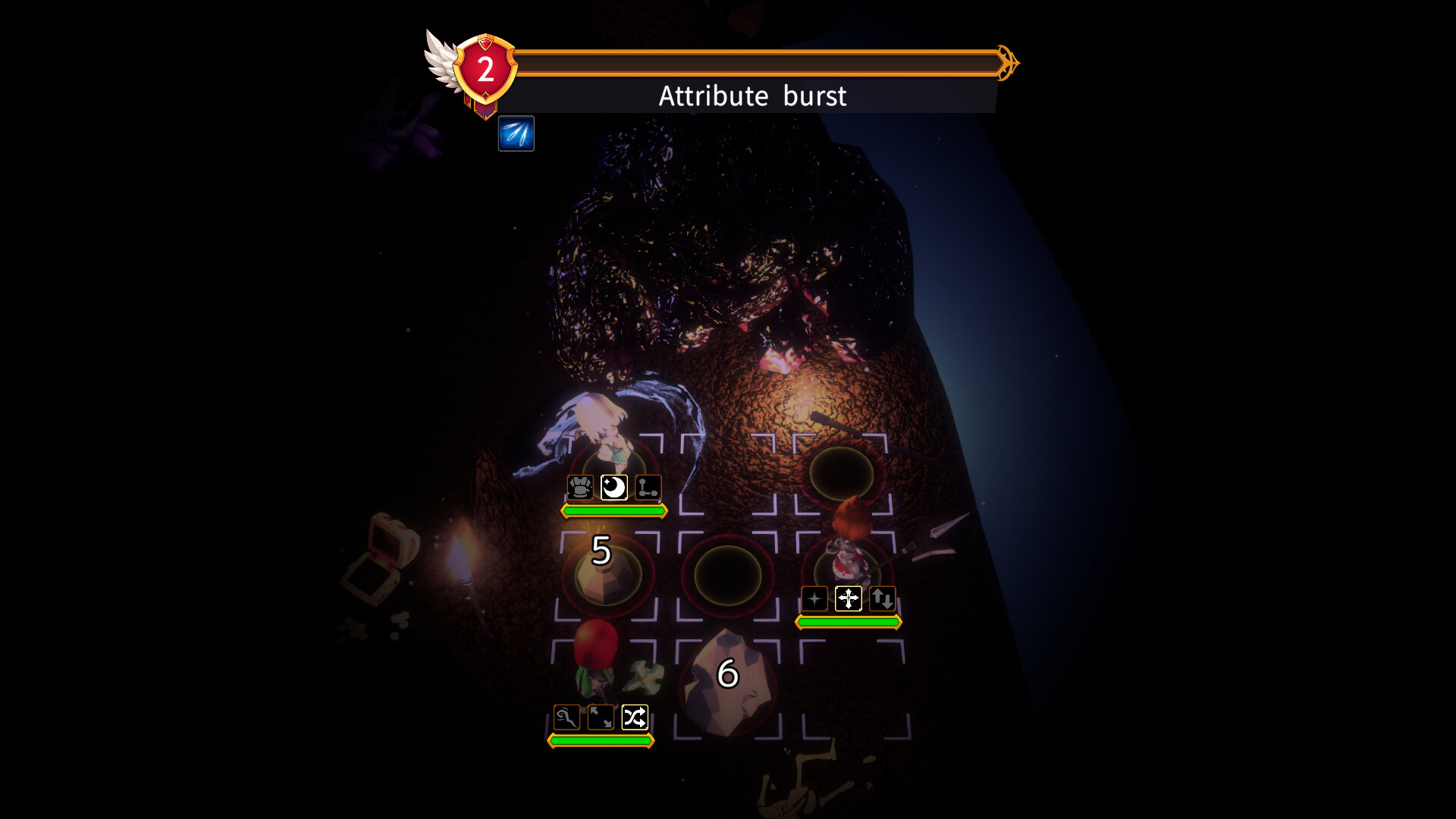This screenshot has width=1456, height=819.
Task: Toggle the highlighted four-way movement cross
Action: pyautogui.click(x=849, y=598)
